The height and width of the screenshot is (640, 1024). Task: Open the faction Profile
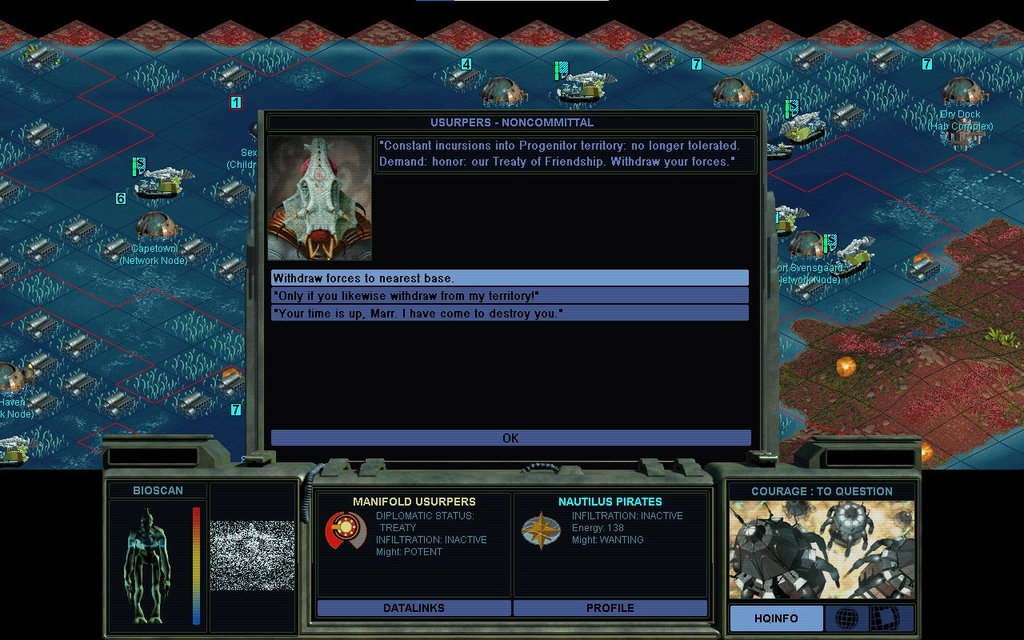tap(610, 608)
